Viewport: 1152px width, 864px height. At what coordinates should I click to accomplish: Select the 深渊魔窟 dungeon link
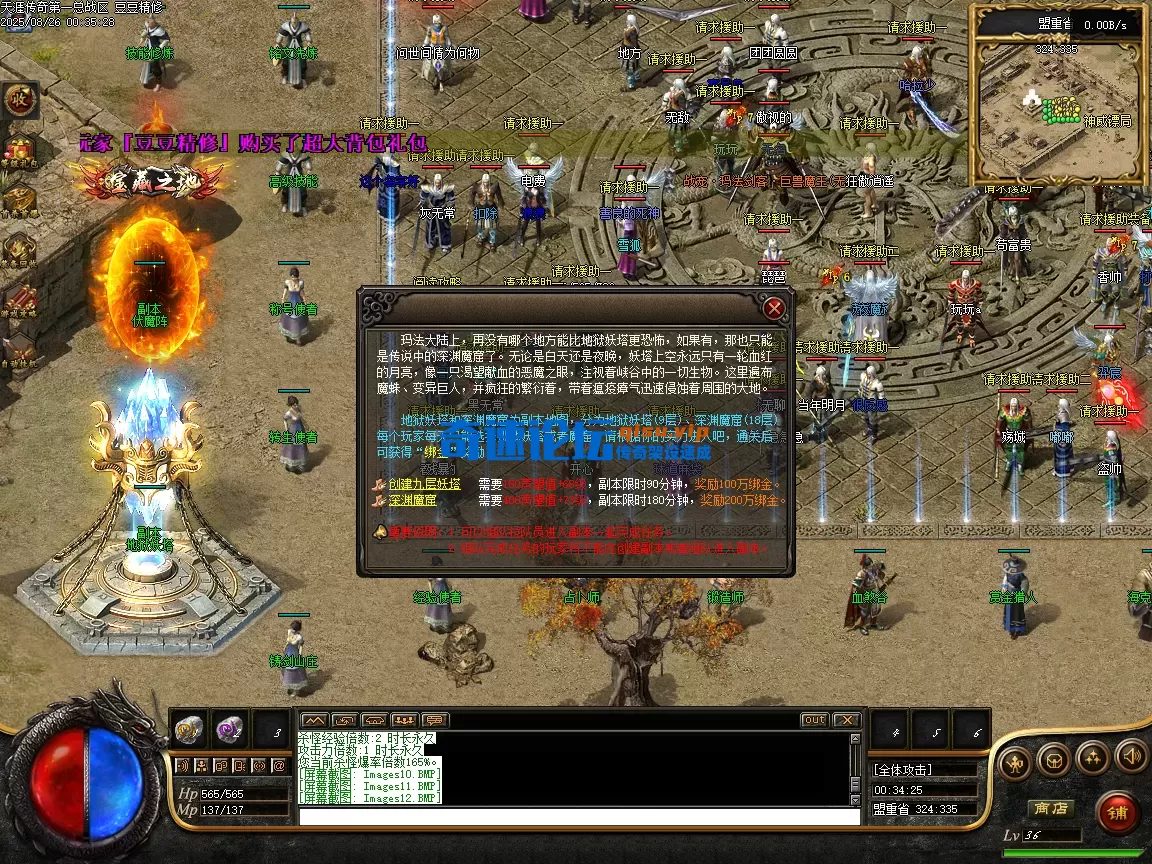coord(412,500)
